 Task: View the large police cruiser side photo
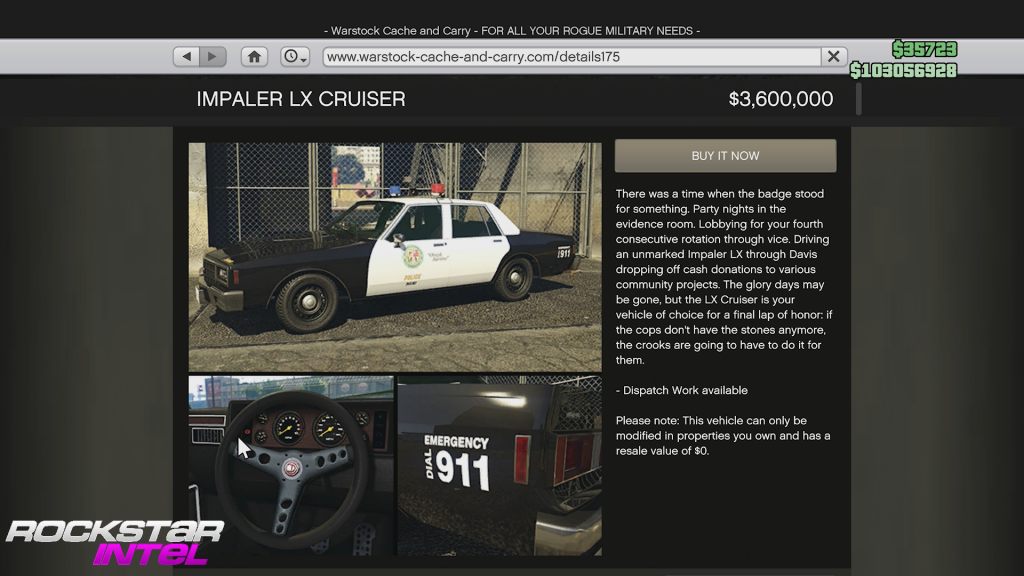(395, 257)
